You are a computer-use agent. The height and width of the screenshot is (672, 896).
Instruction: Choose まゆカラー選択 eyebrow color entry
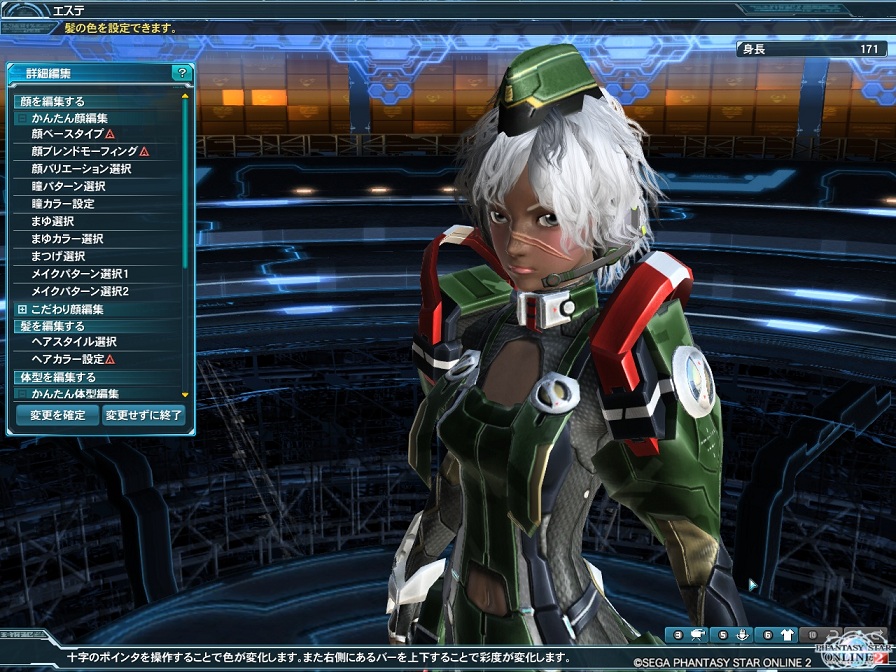click(x=67, y=239)
